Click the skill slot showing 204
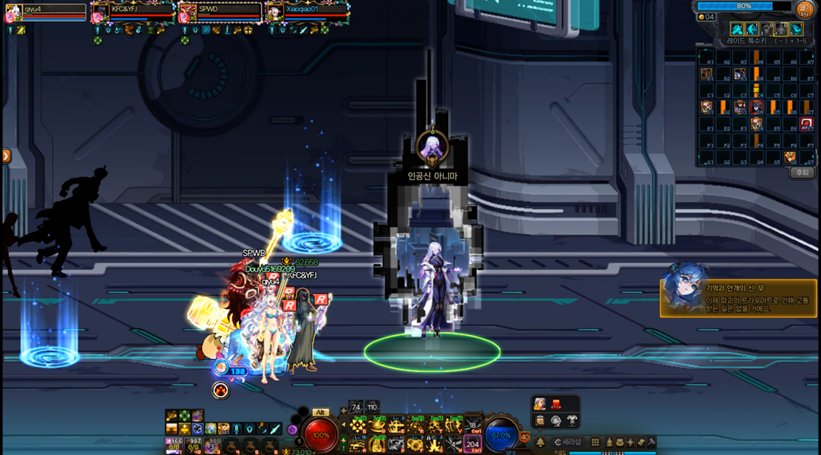821x455 pixels. tap(473, 442)
